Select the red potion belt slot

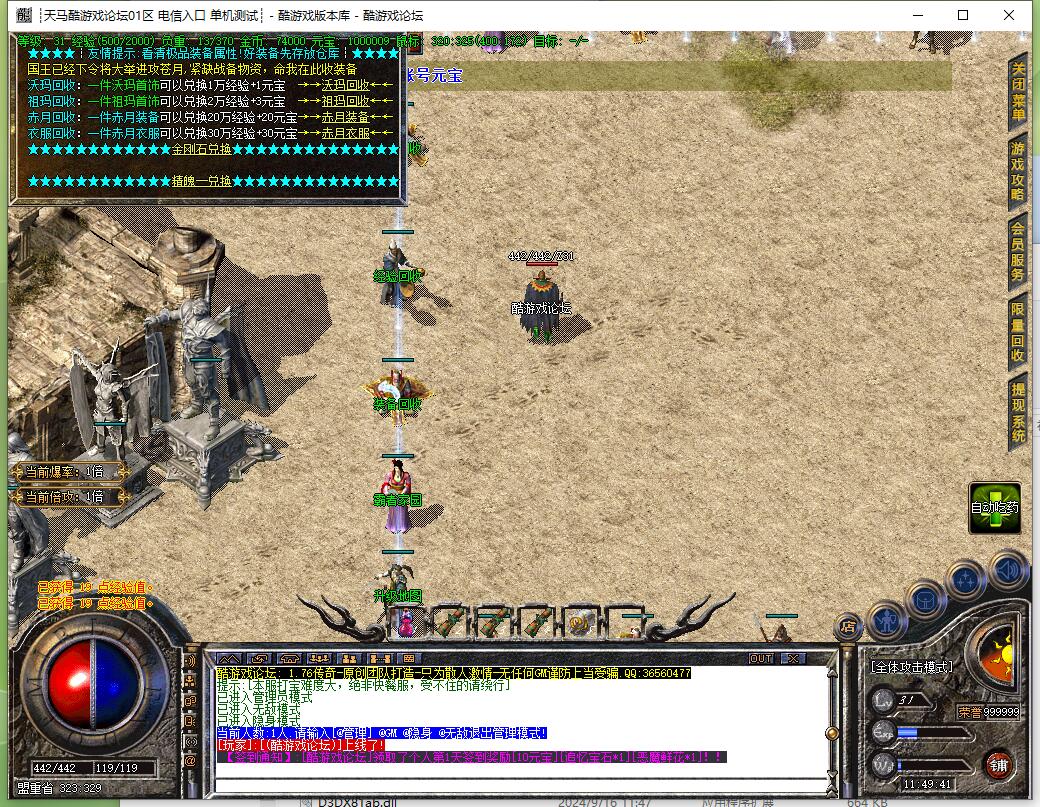407,623
